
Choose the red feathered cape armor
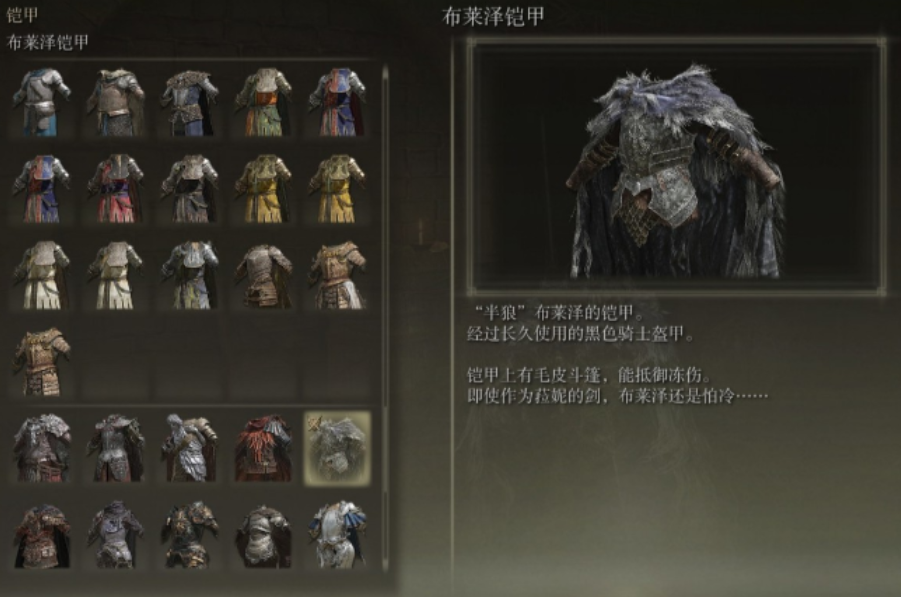pos(263,447)
